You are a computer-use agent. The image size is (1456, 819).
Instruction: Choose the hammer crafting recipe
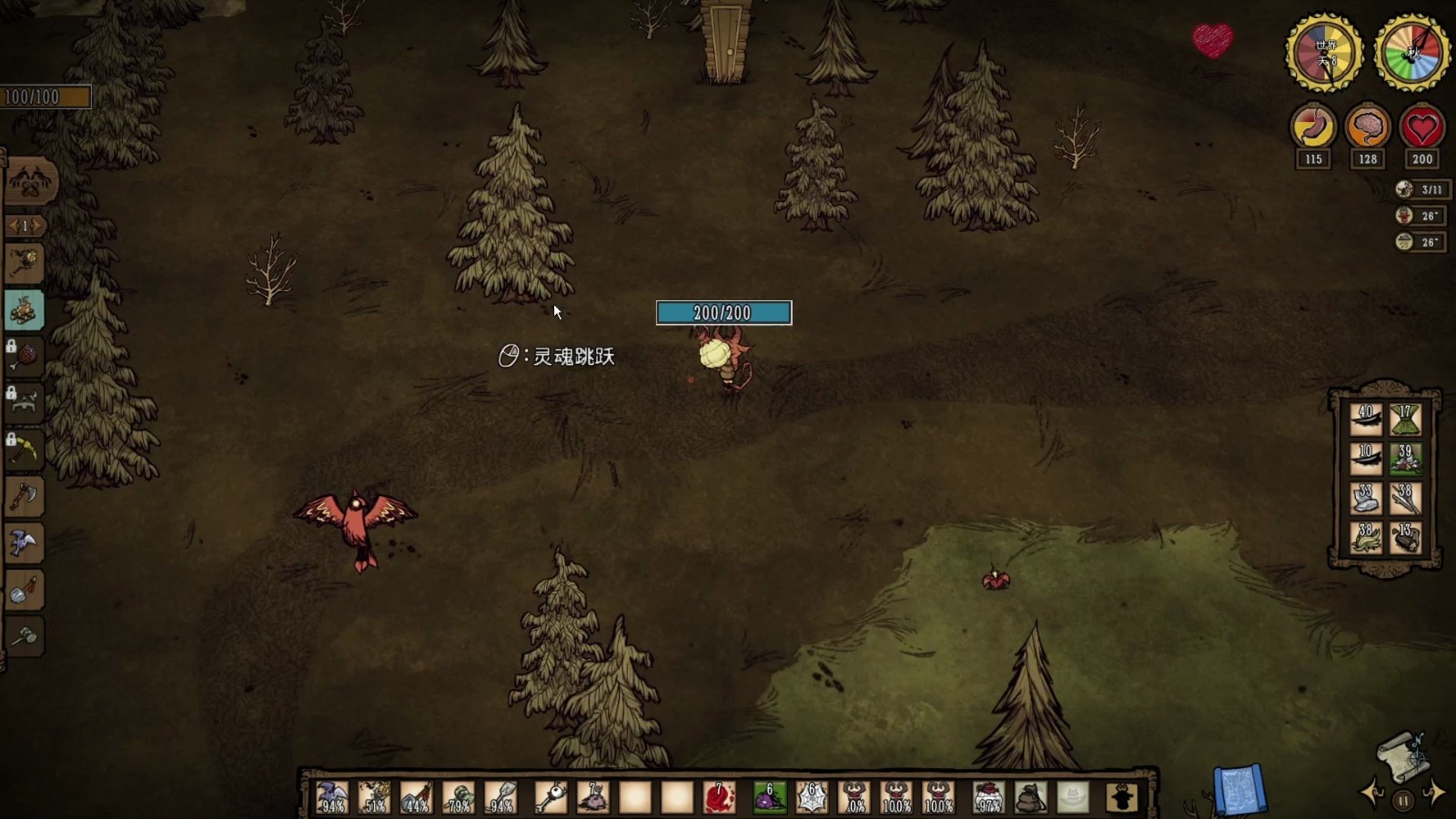click(x=25, y=635)
